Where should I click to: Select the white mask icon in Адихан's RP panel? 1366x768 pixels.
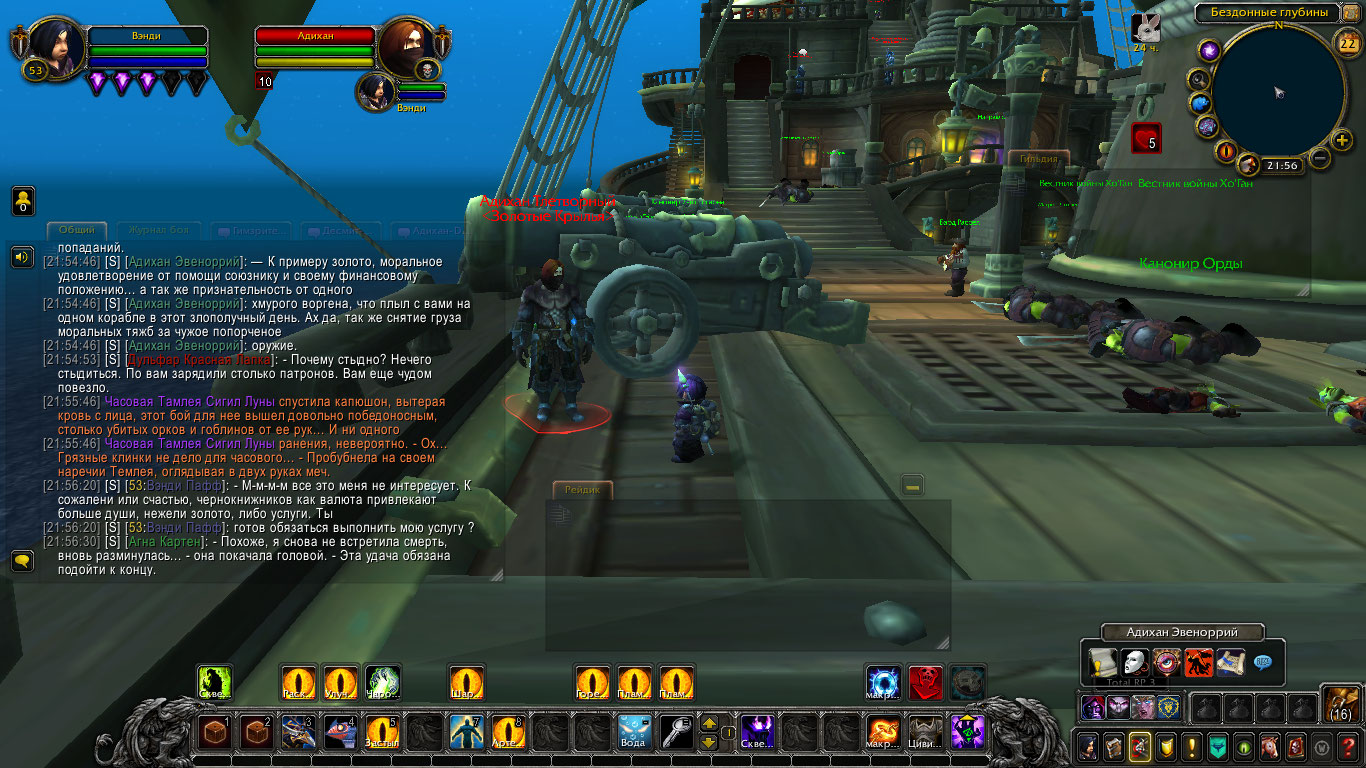pyautogui.click(x=1134, y=662)
